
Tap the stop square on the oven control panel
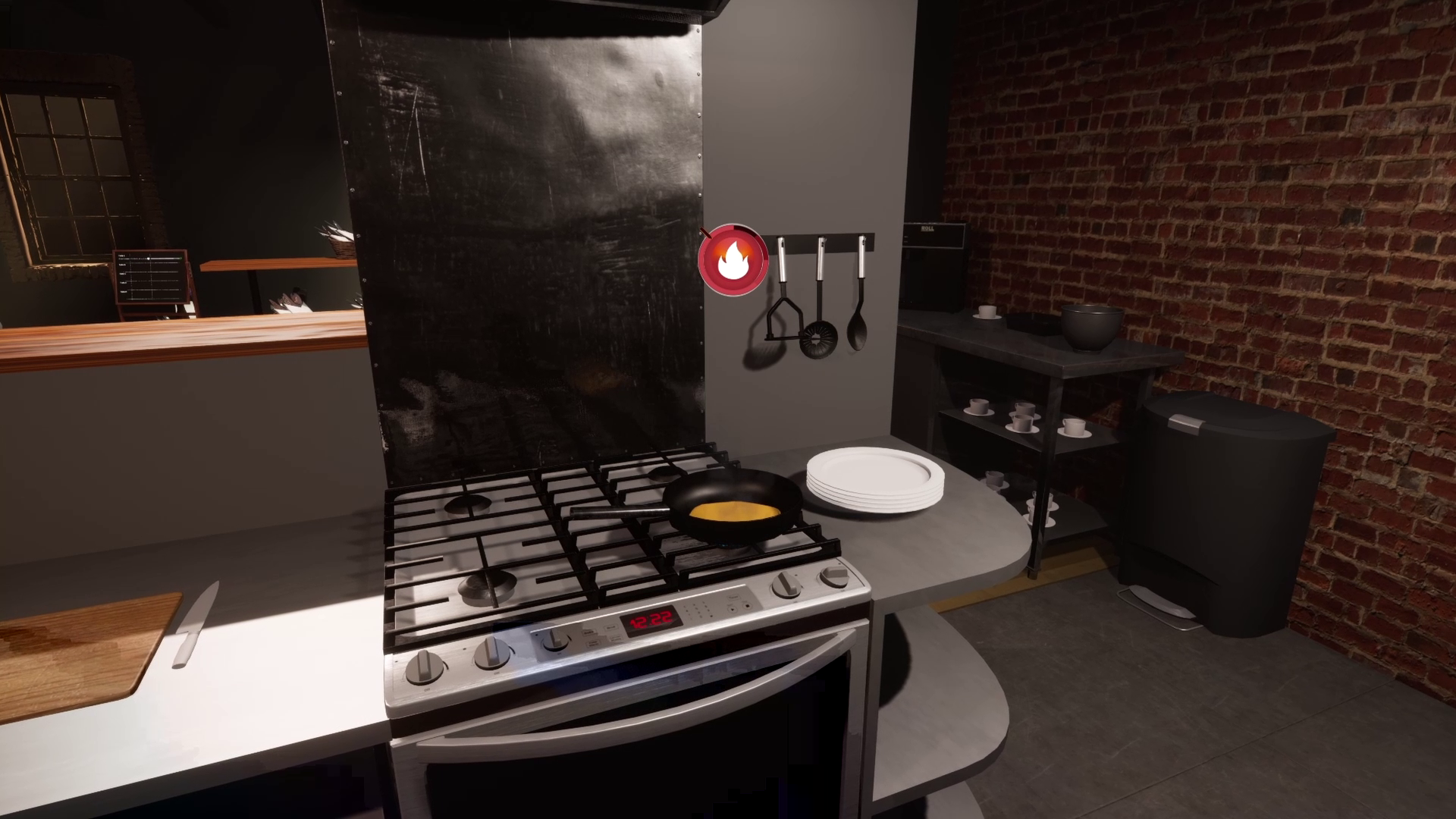point(748,607)
